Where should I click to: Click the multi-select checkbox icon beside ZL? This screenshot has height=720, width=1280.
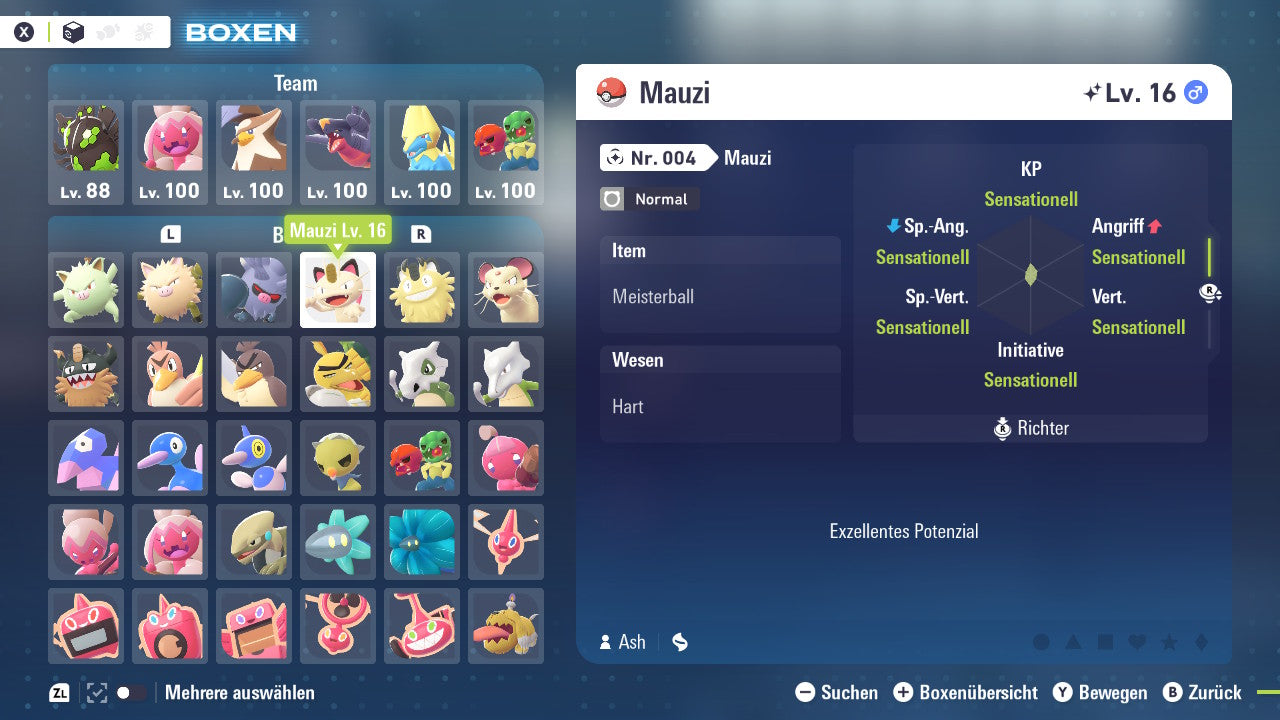click(95, 692)
